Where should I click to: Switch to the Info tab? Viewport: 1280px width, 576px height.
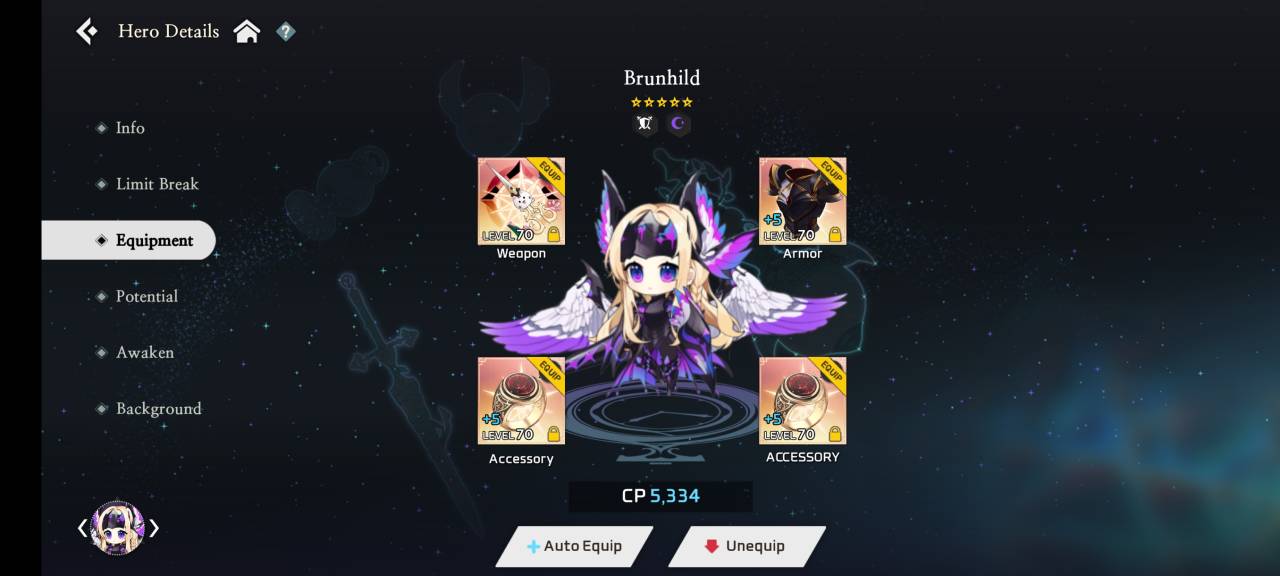130,128
